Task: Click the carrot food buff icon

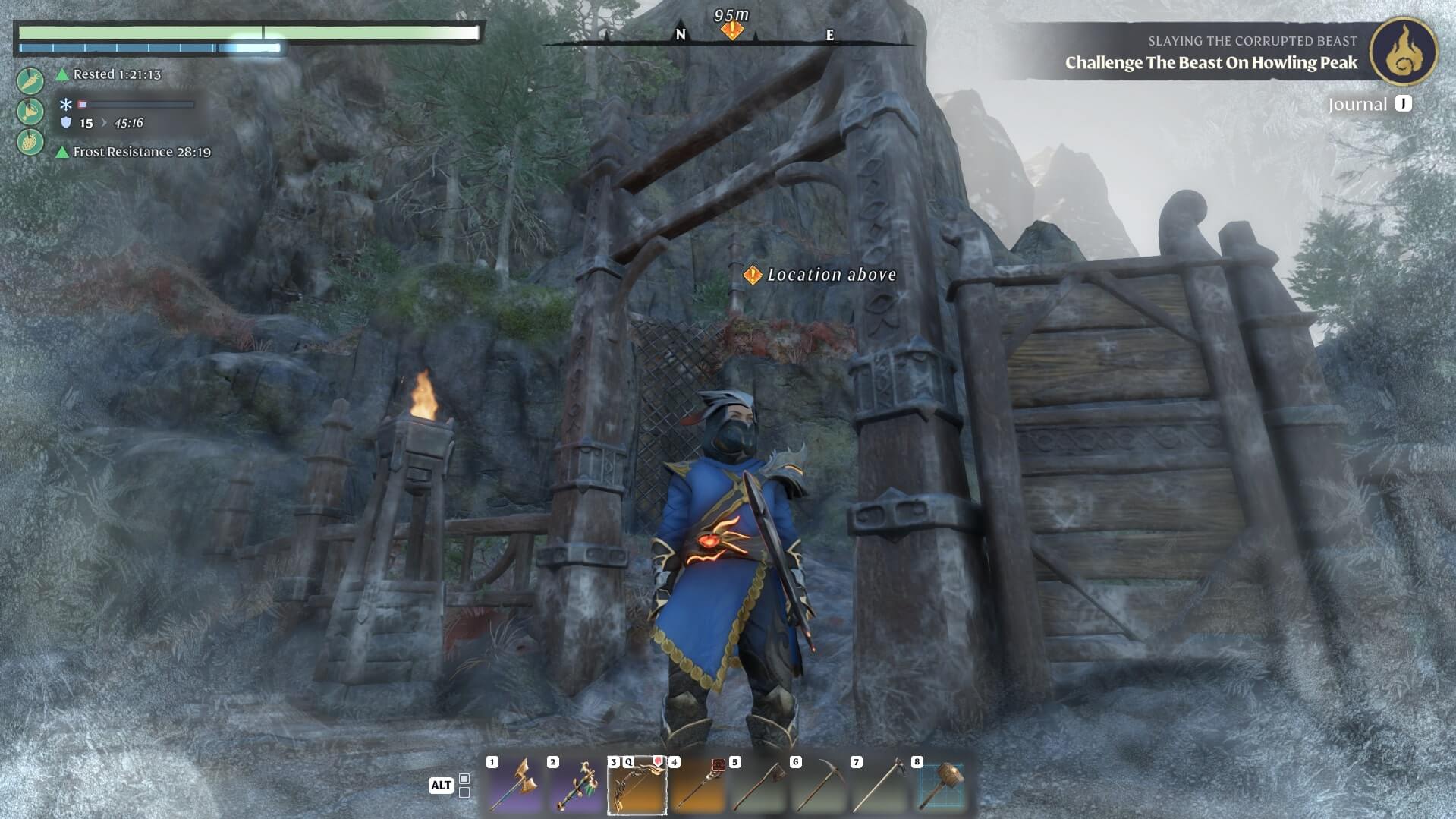Action: pyautogui.click(x=30, y=80)
